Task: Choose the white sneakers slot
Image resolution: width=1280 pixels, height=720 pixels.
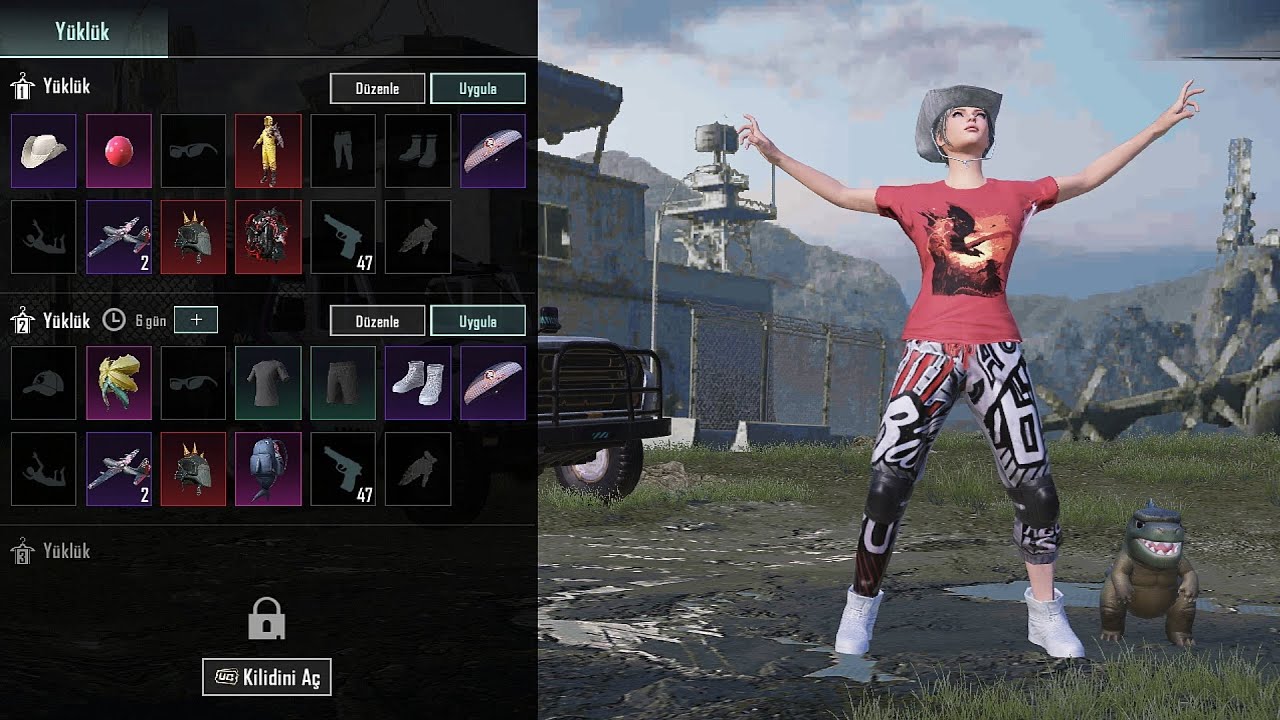Action: (x=418, y=383)
